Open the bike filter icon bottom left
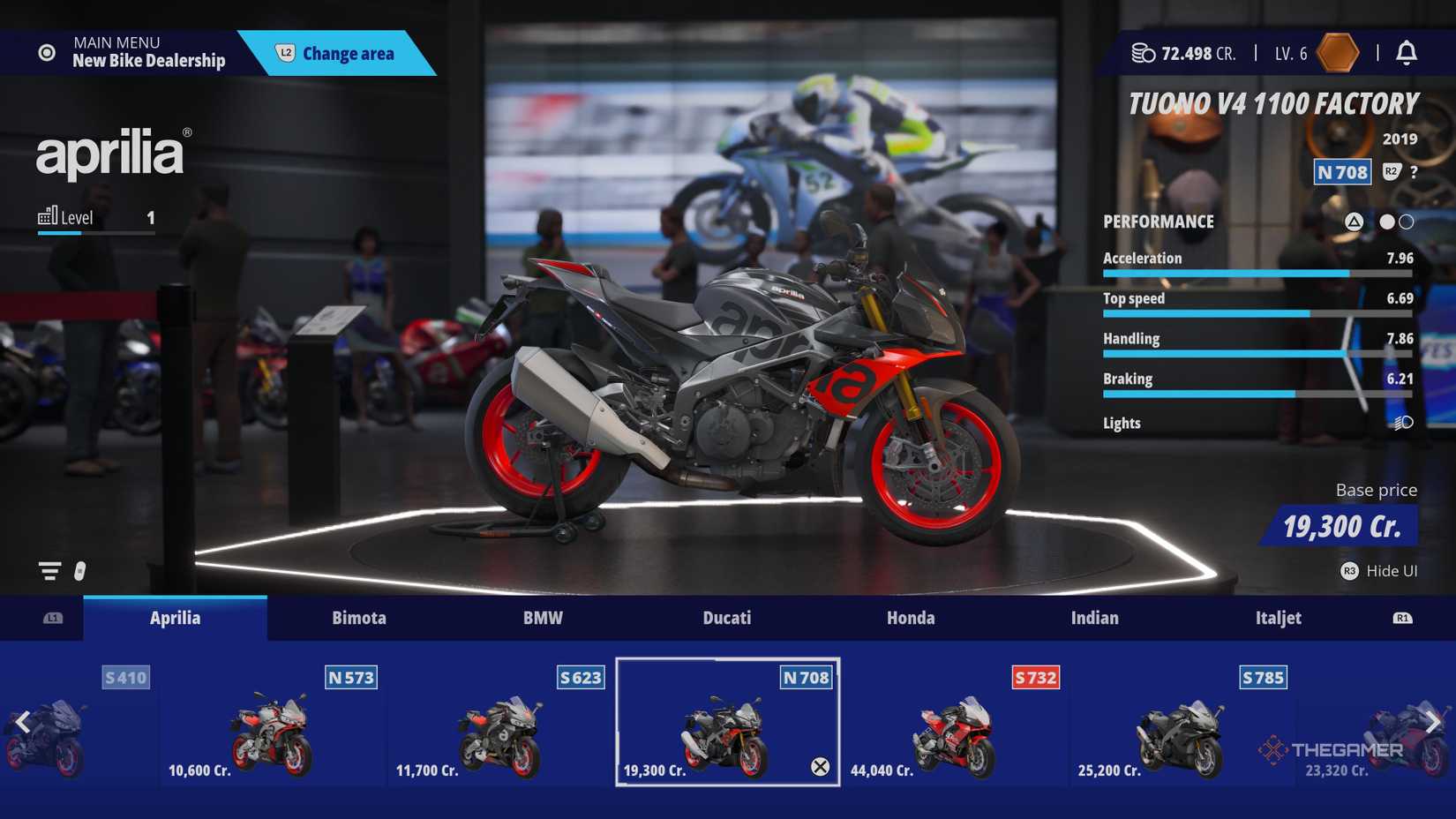This screenshot has height=819, width=1456. (x=49, y=570)
